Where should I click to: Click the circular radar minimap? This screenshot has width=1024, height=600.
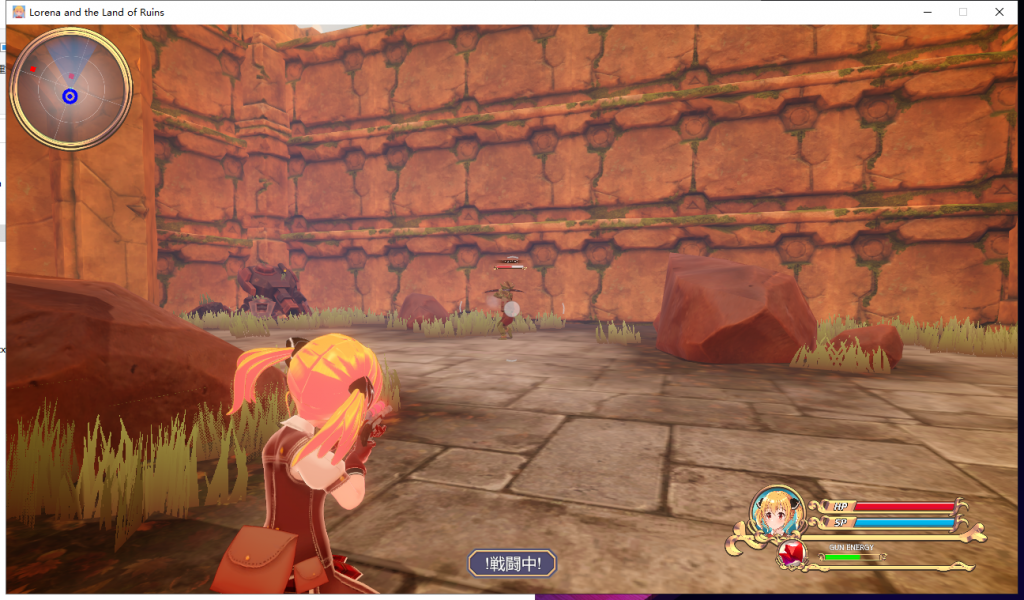(70, 89)
